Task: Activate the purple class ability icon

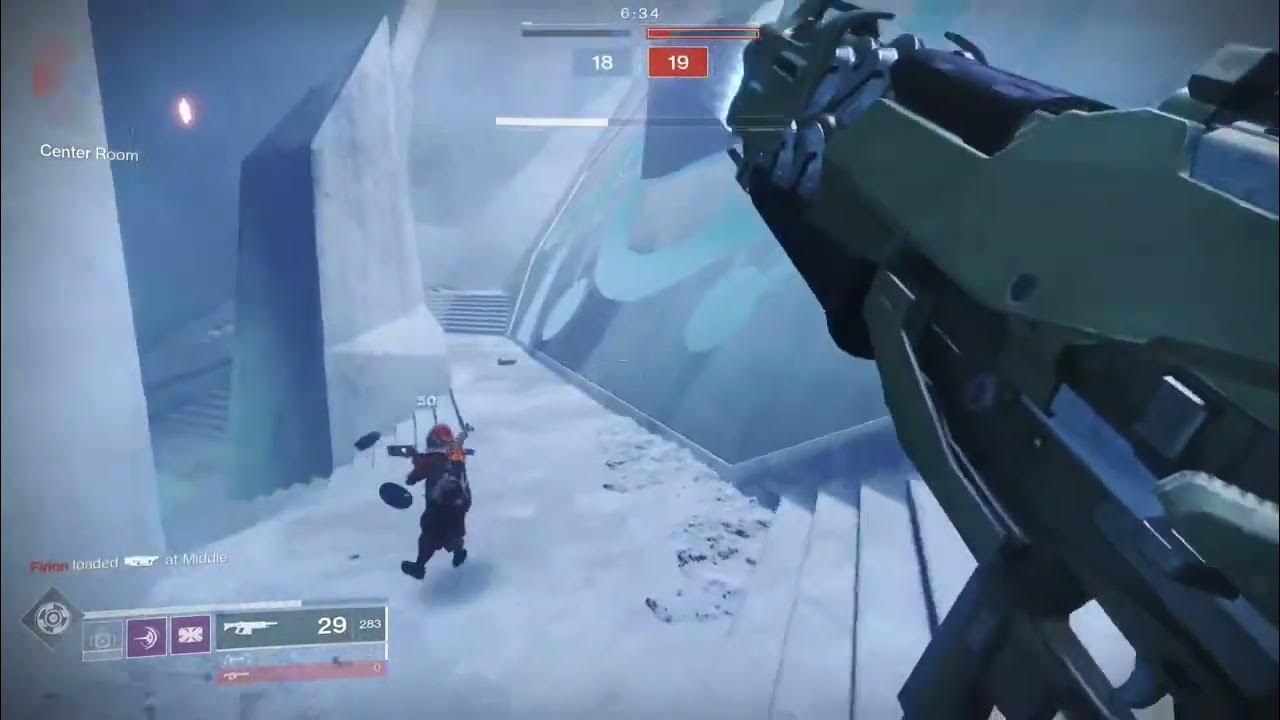Action: point(190,636)
